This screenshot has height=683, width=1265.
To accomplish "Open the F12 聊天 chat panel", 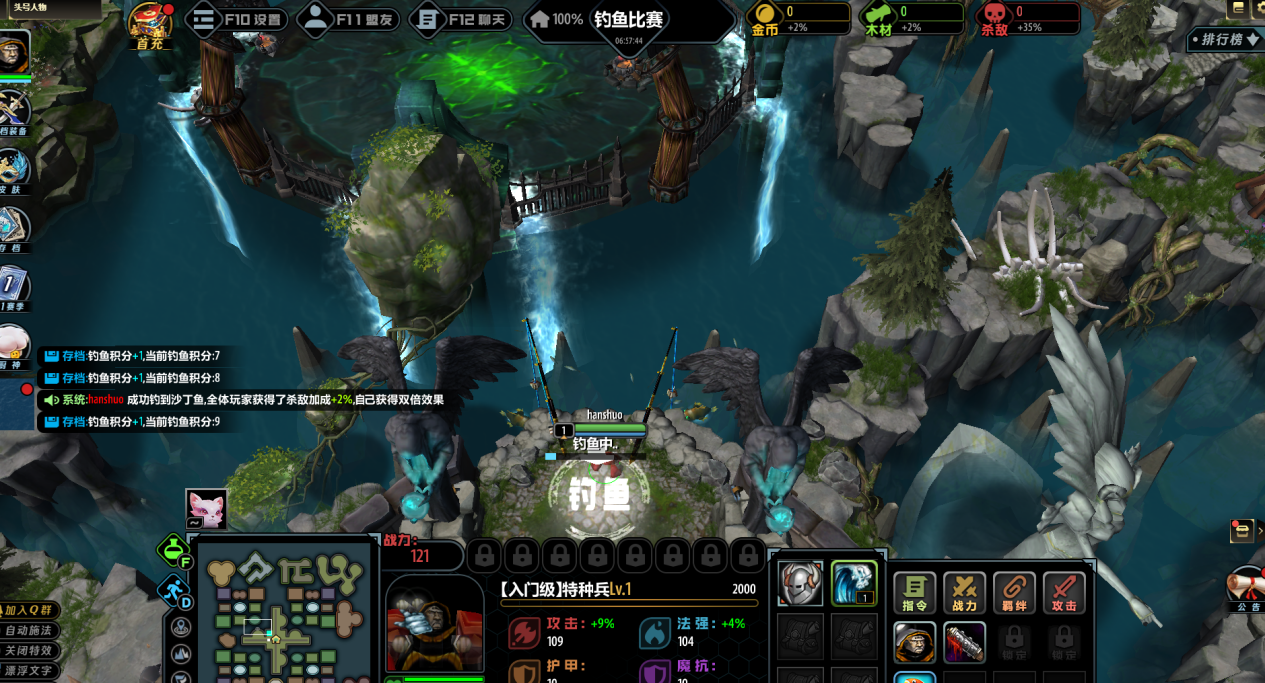I will 461,19.
